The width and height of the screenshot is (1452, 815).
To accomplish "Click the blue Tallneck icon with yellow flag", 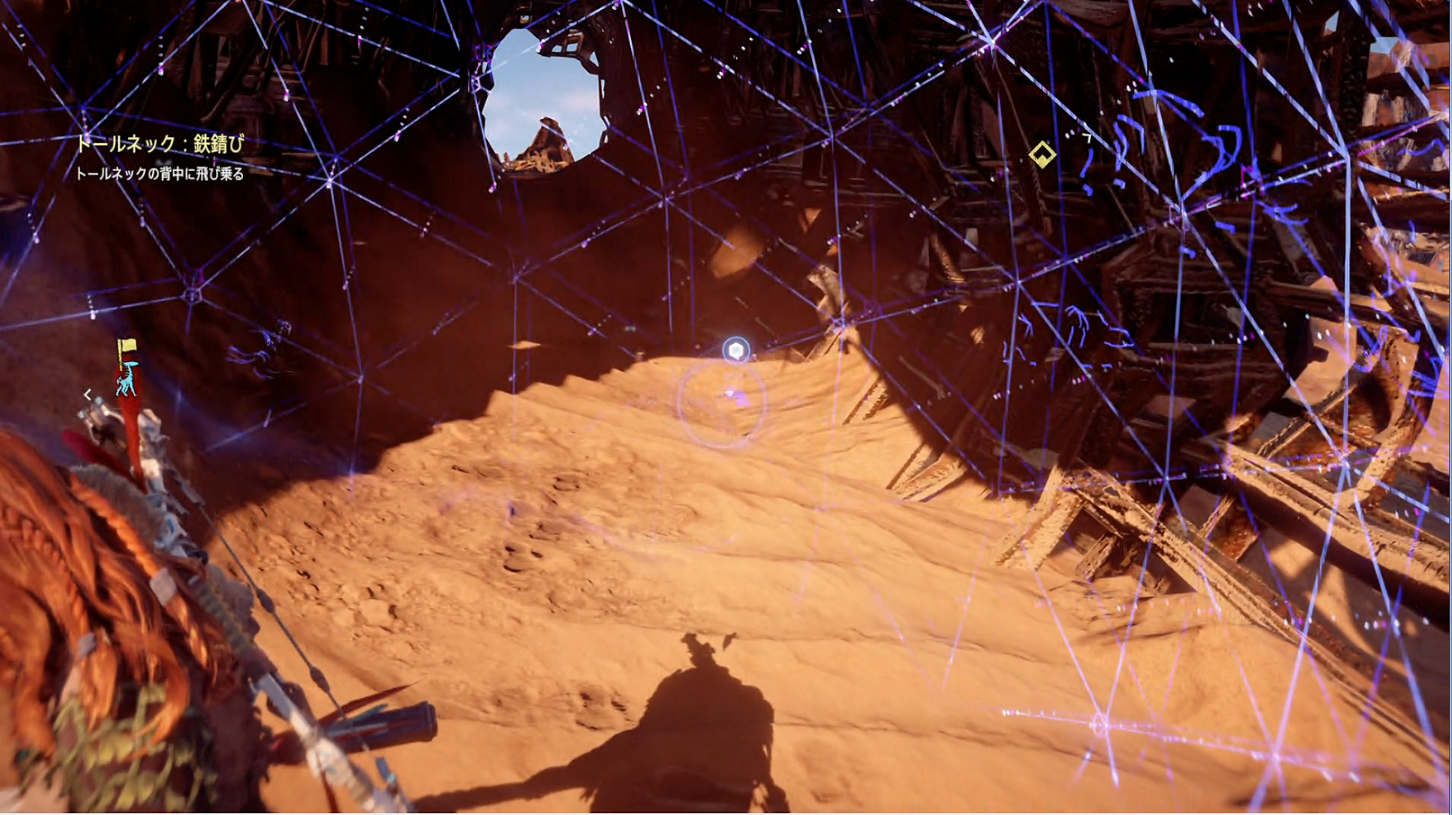I will [126, 368].
